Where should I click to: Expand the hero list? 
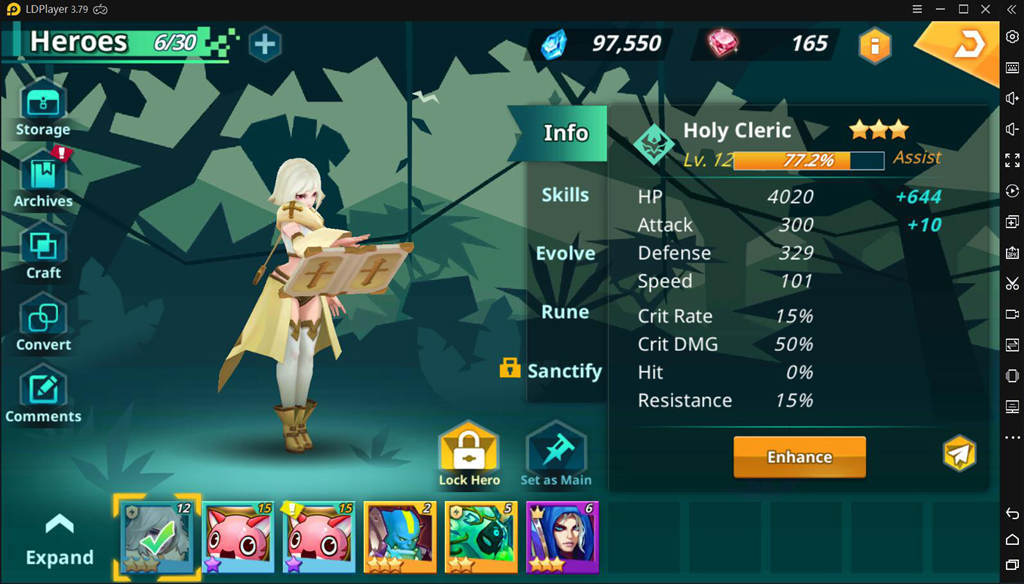pos(59,540)
